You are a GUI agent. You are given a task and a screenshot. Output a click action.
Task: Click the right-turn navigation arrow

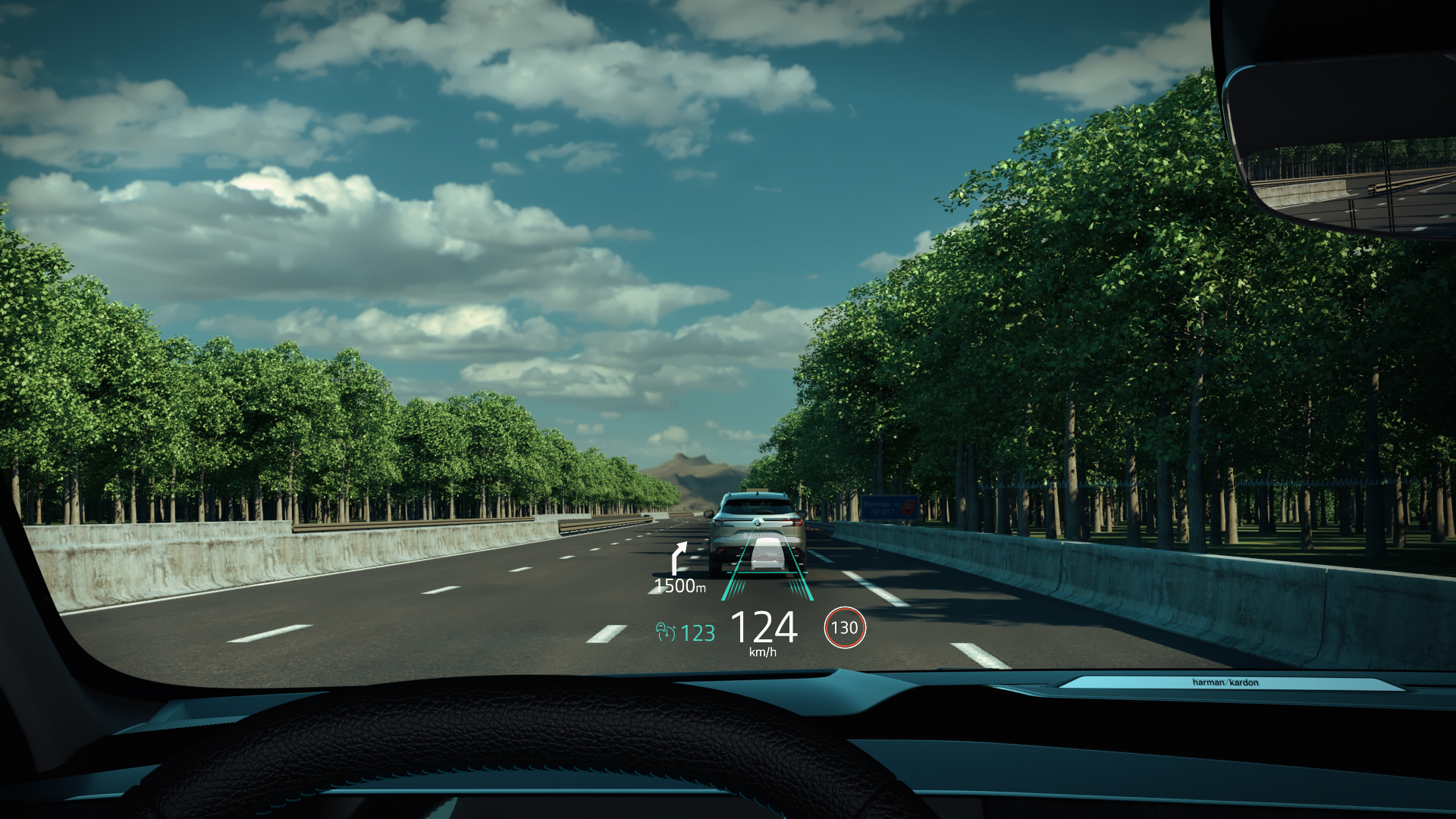click(680, 558)
